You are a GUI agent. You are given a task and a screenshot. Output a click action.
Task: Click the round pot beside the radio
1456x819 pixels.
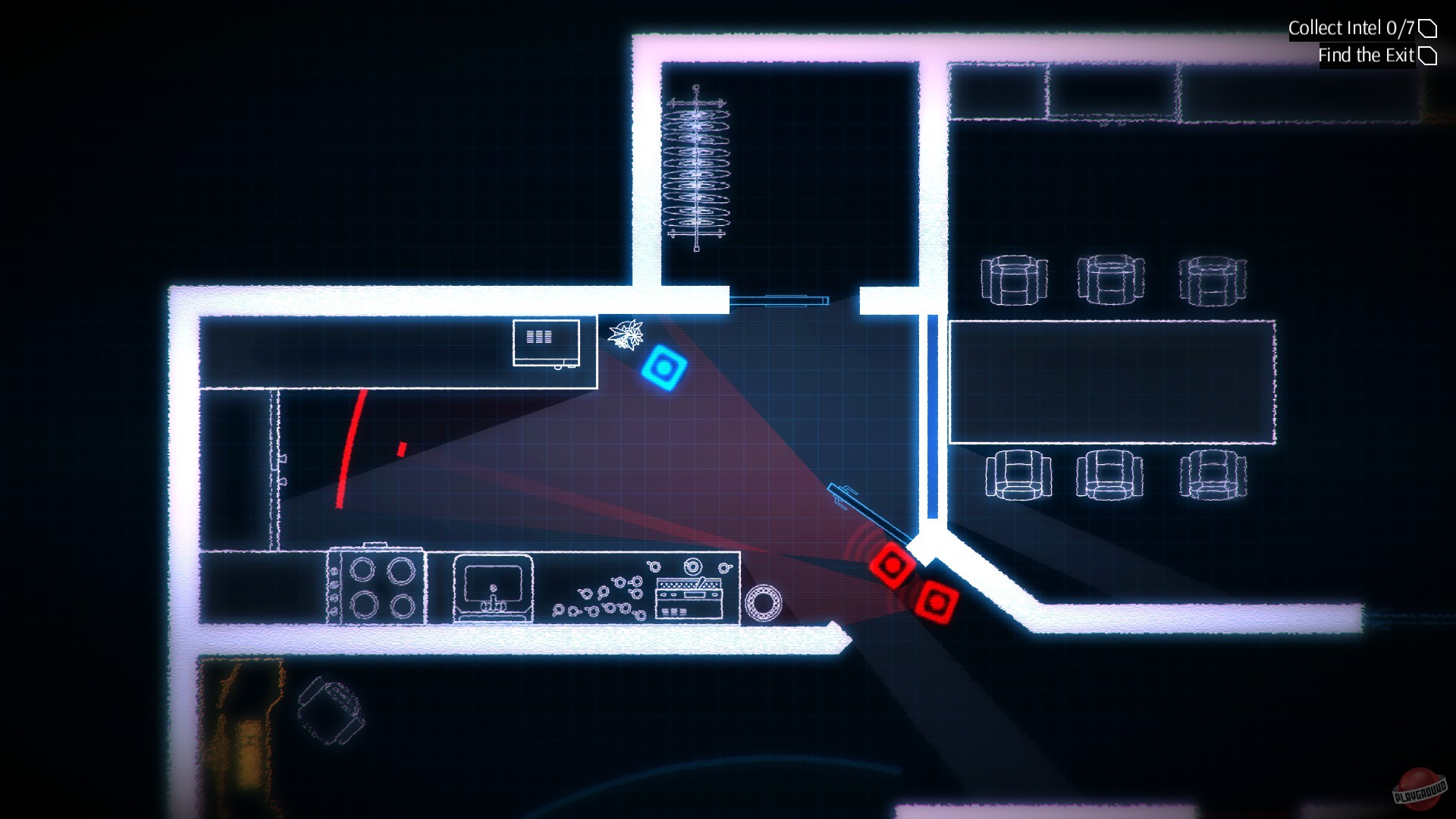[764, 600]
